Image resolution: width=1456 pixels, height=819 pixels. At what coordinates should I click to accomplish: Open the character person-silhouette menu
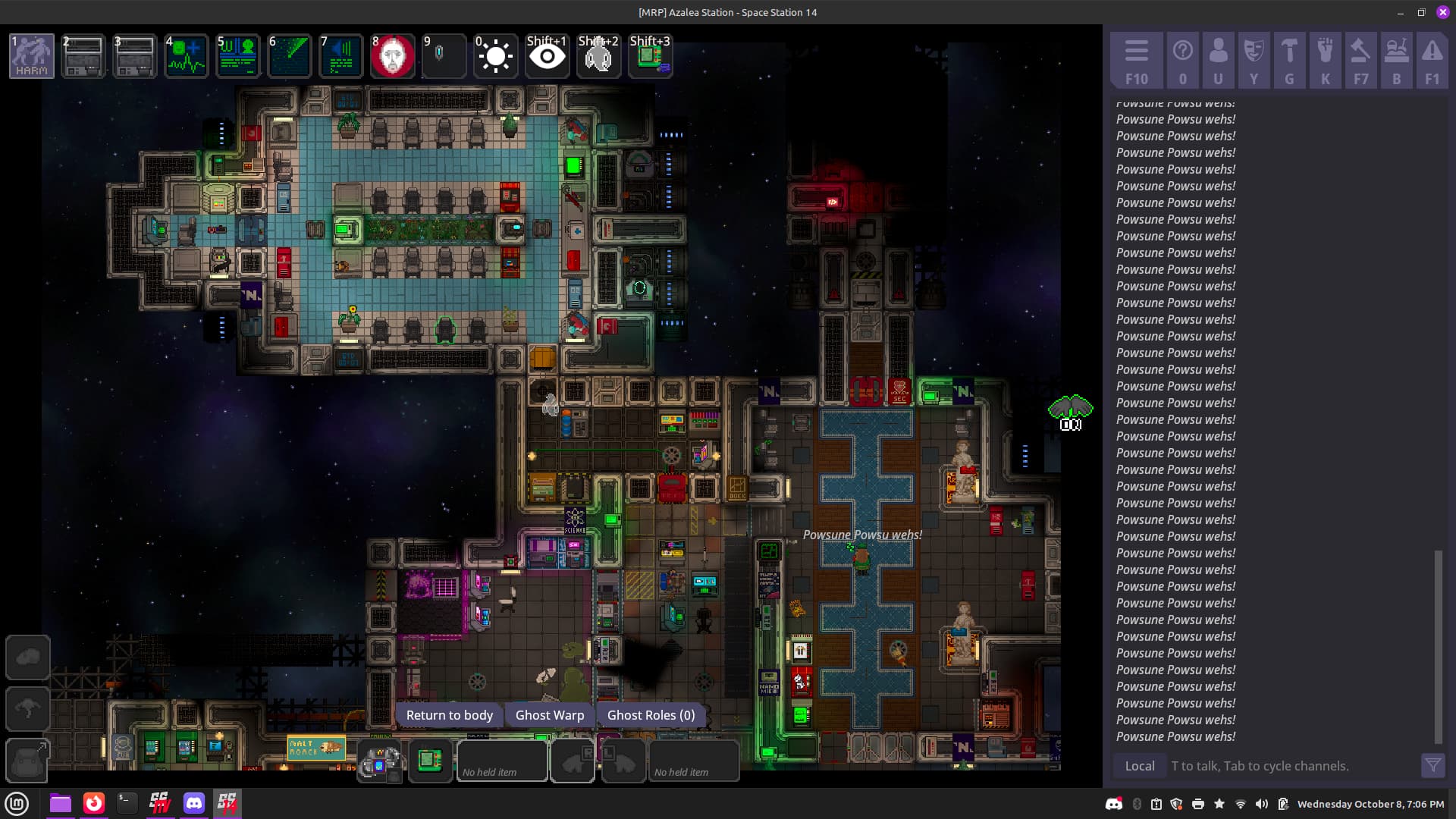pos(1218,61)
